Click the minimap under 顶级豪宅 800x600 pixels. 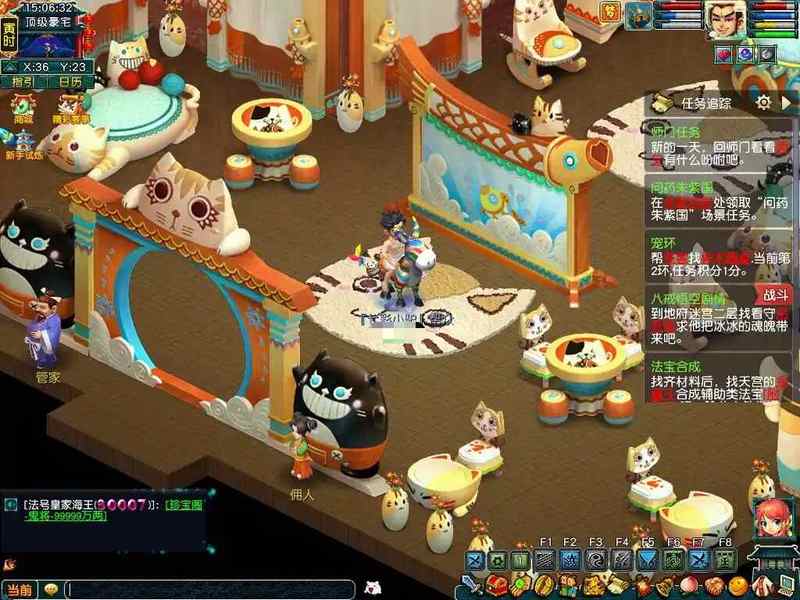[x=50, y=43]
